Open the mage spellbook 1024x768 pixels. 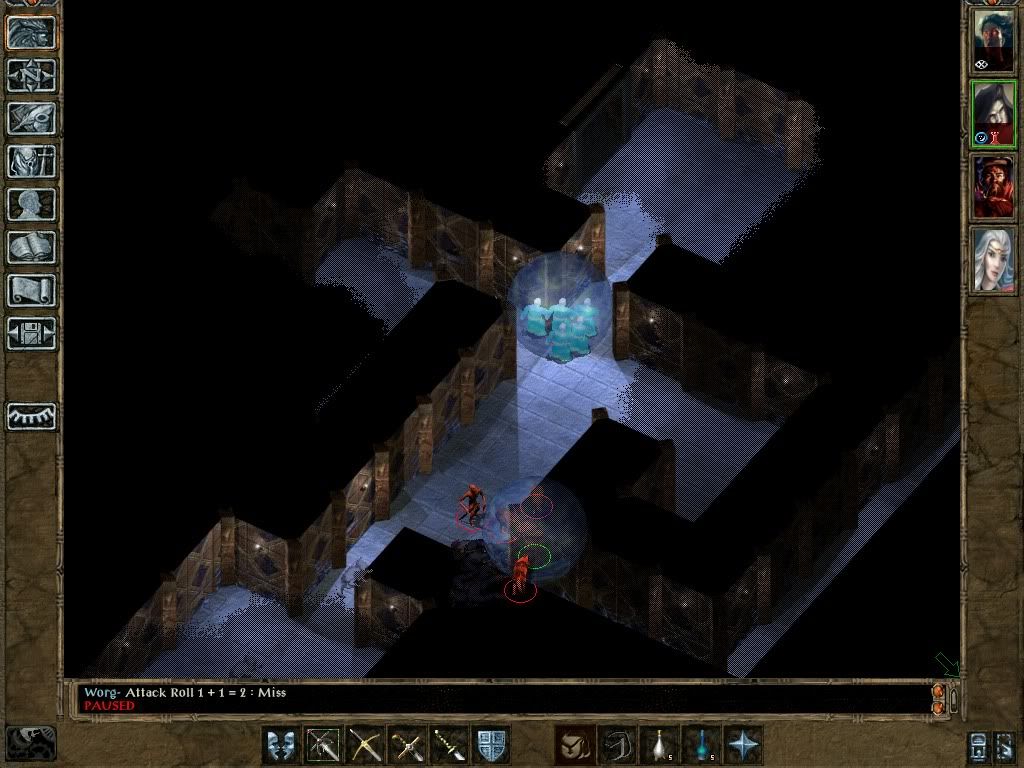pyautogui.click(x=31, y=247)
